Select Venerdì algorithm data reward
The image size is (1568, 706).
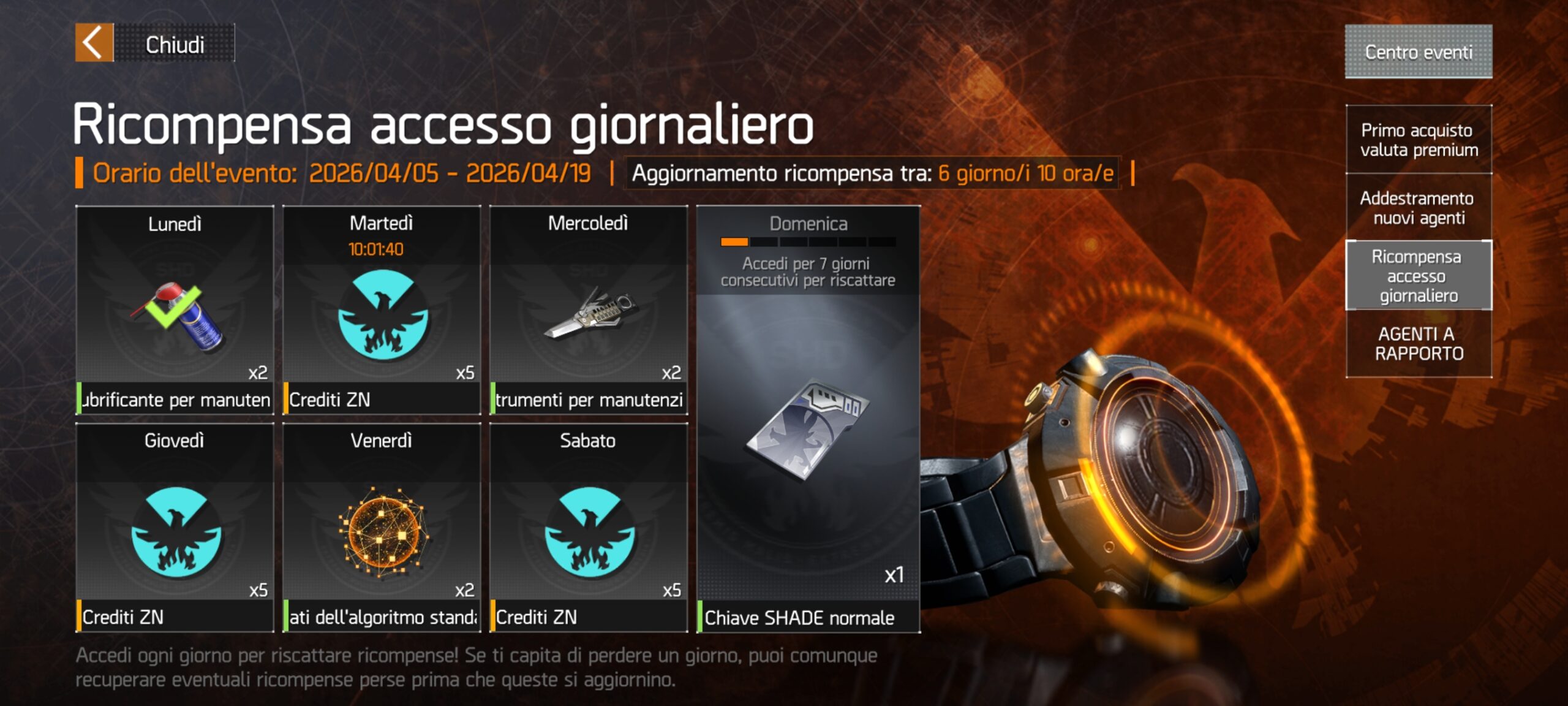tap(382, 527)
